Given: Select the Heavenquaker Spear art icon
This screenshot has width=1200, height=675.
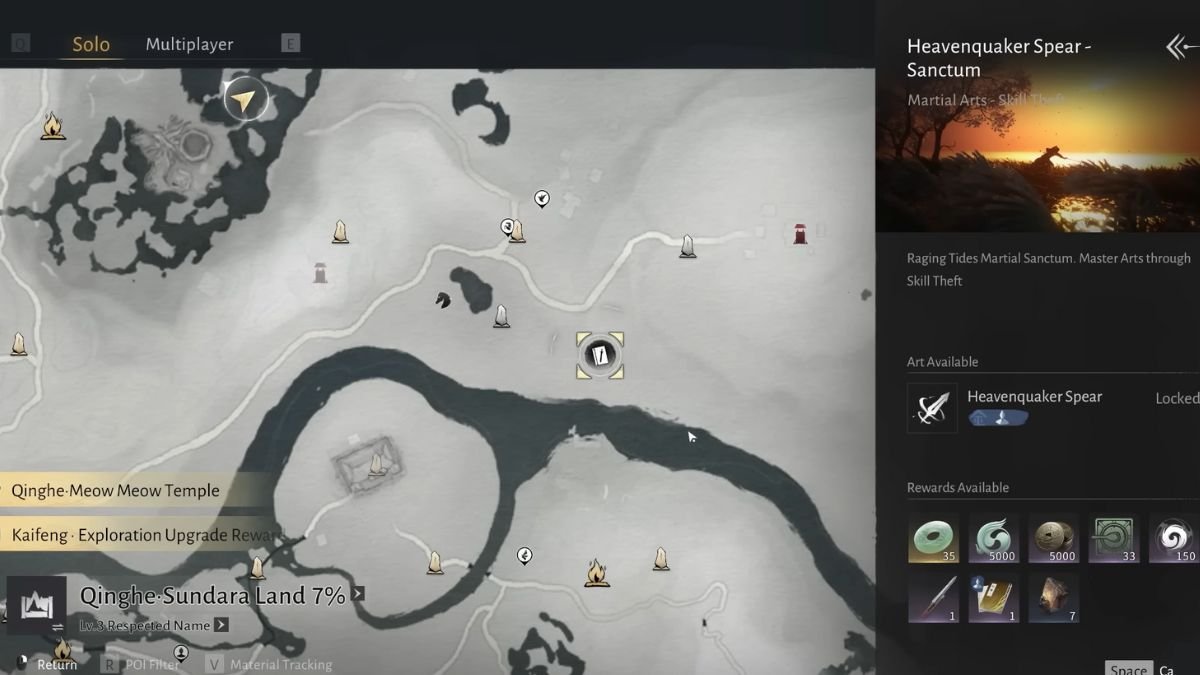Looking at the screenshot, I should pos(932,408).
